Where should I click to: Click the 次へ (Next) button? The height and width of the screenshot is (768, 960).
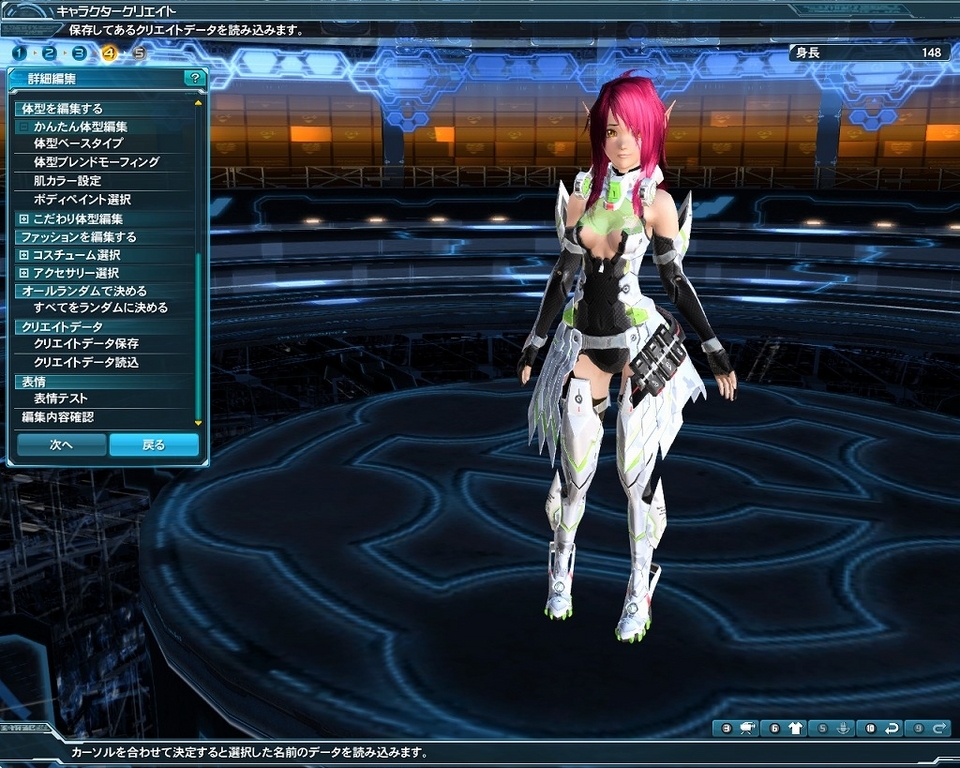pos(61,445)
